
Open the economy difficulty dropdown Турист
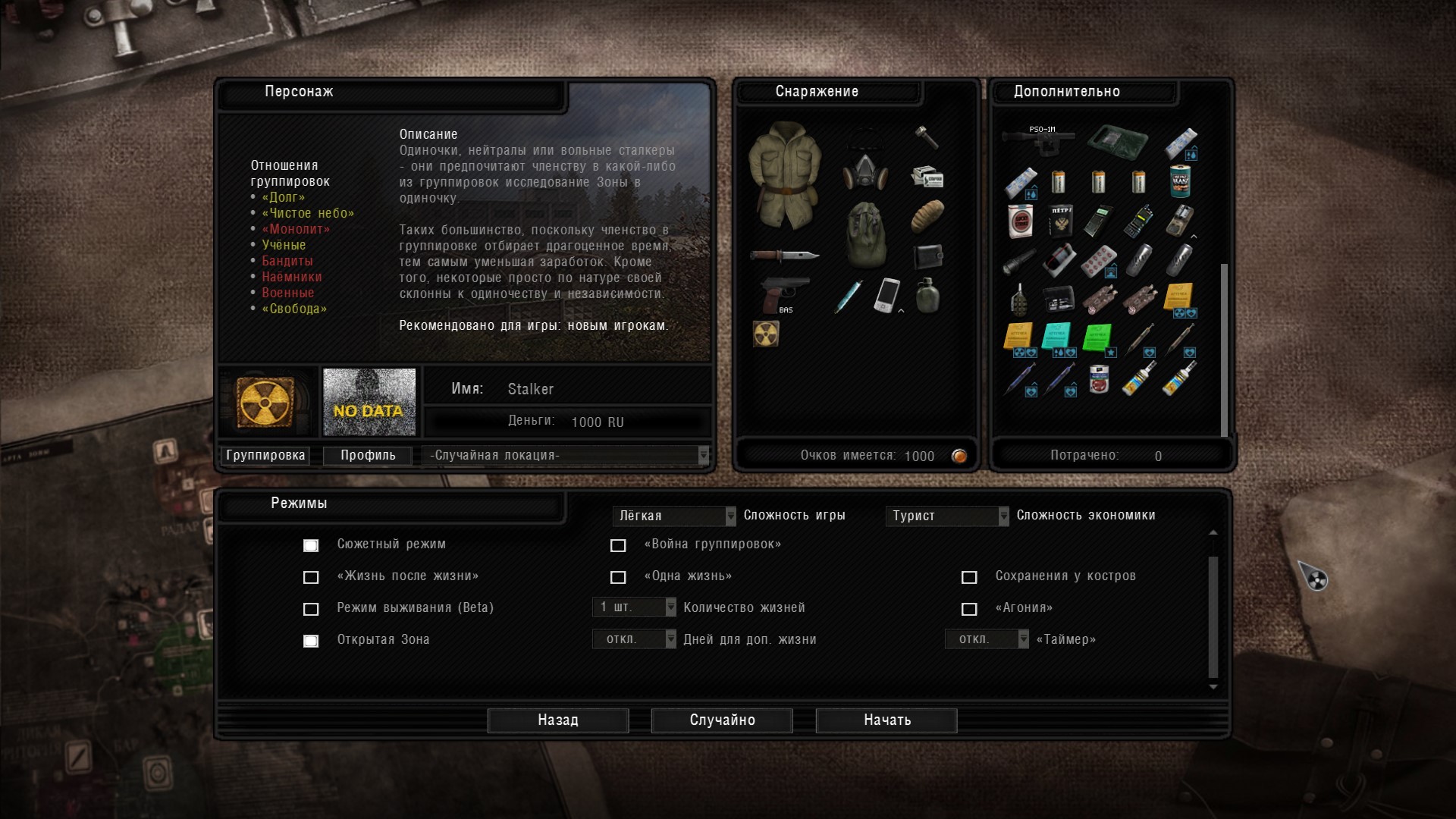pyautogui.click(x=946, y=516)
